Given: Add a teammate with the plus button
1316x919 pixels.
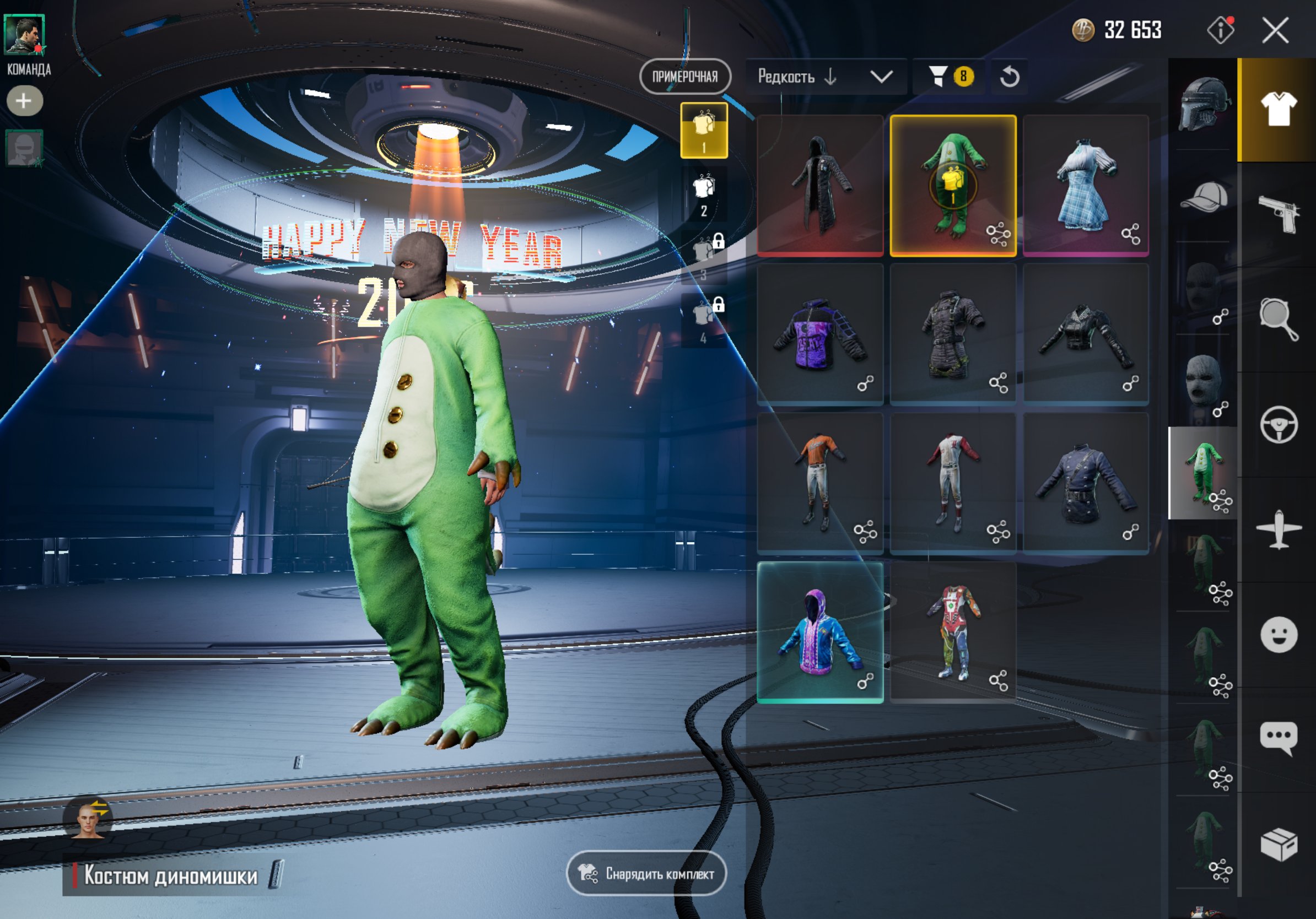Looking at the screenshot, I should tap(24, 101).
